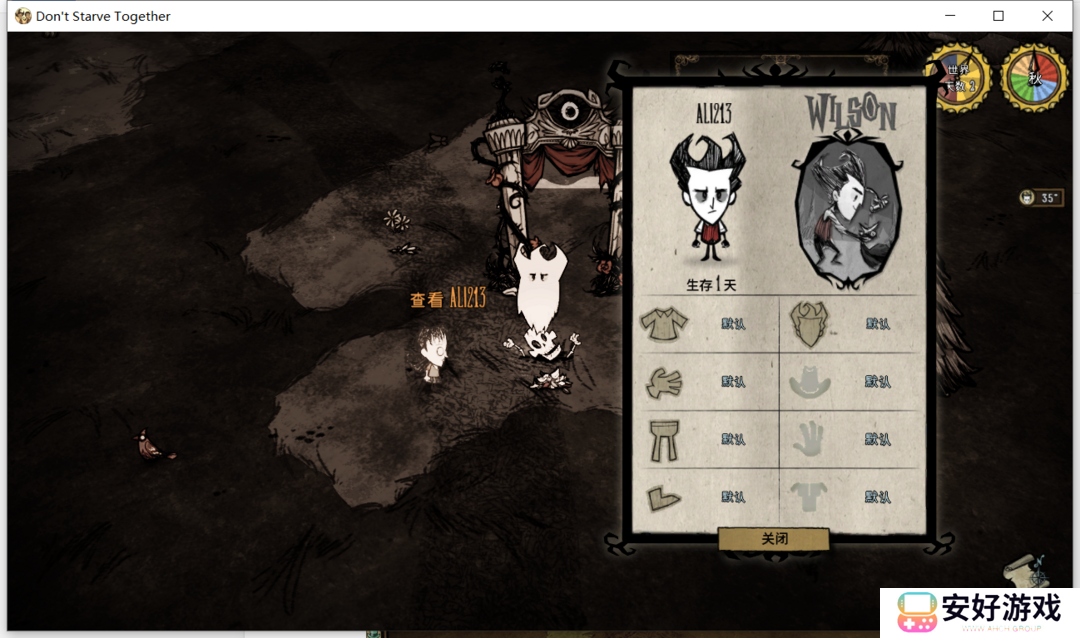Close the player inspection panel with 关闭

[x=774, y=539]
